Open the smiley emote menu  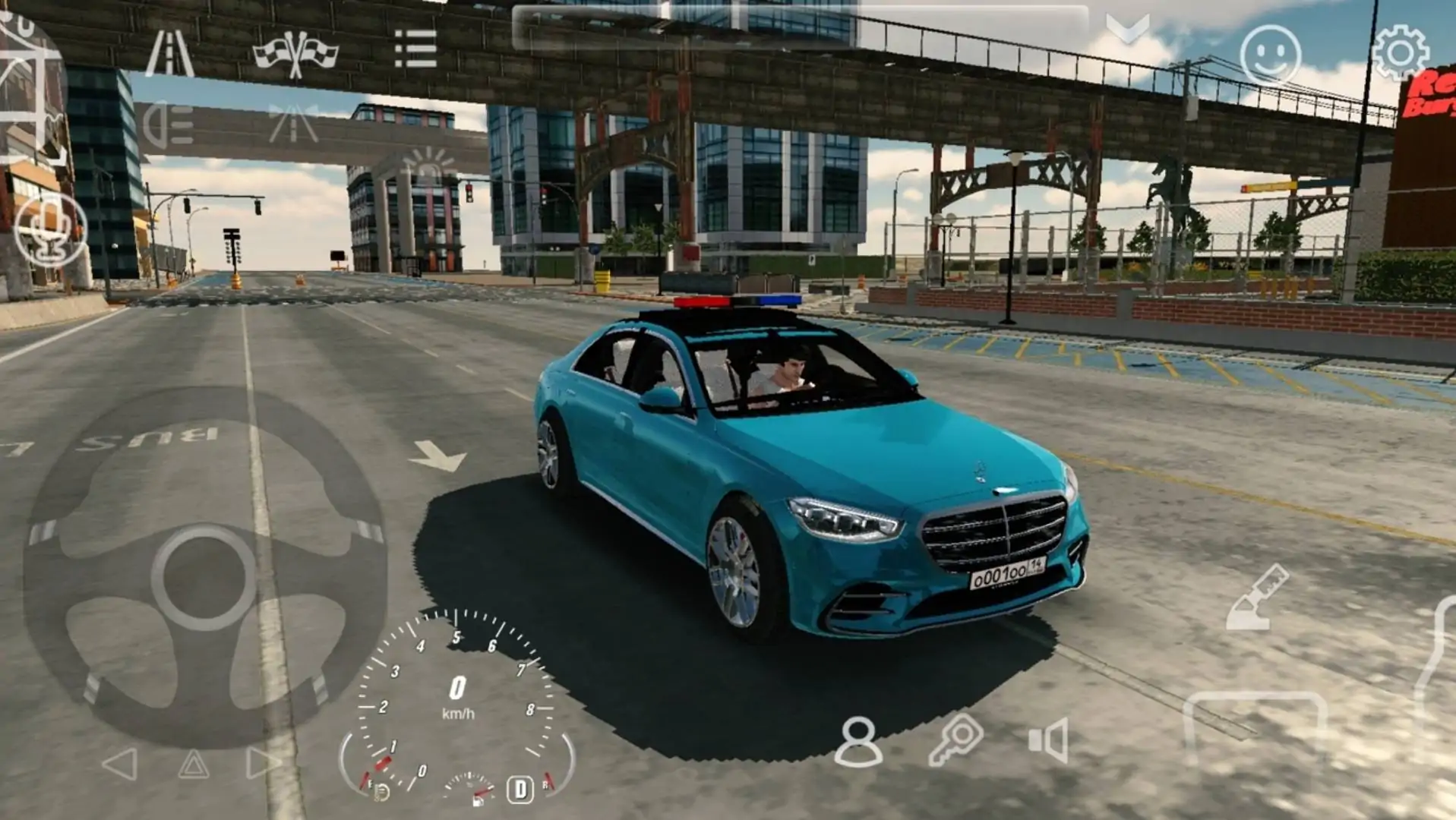point(1270,55)
